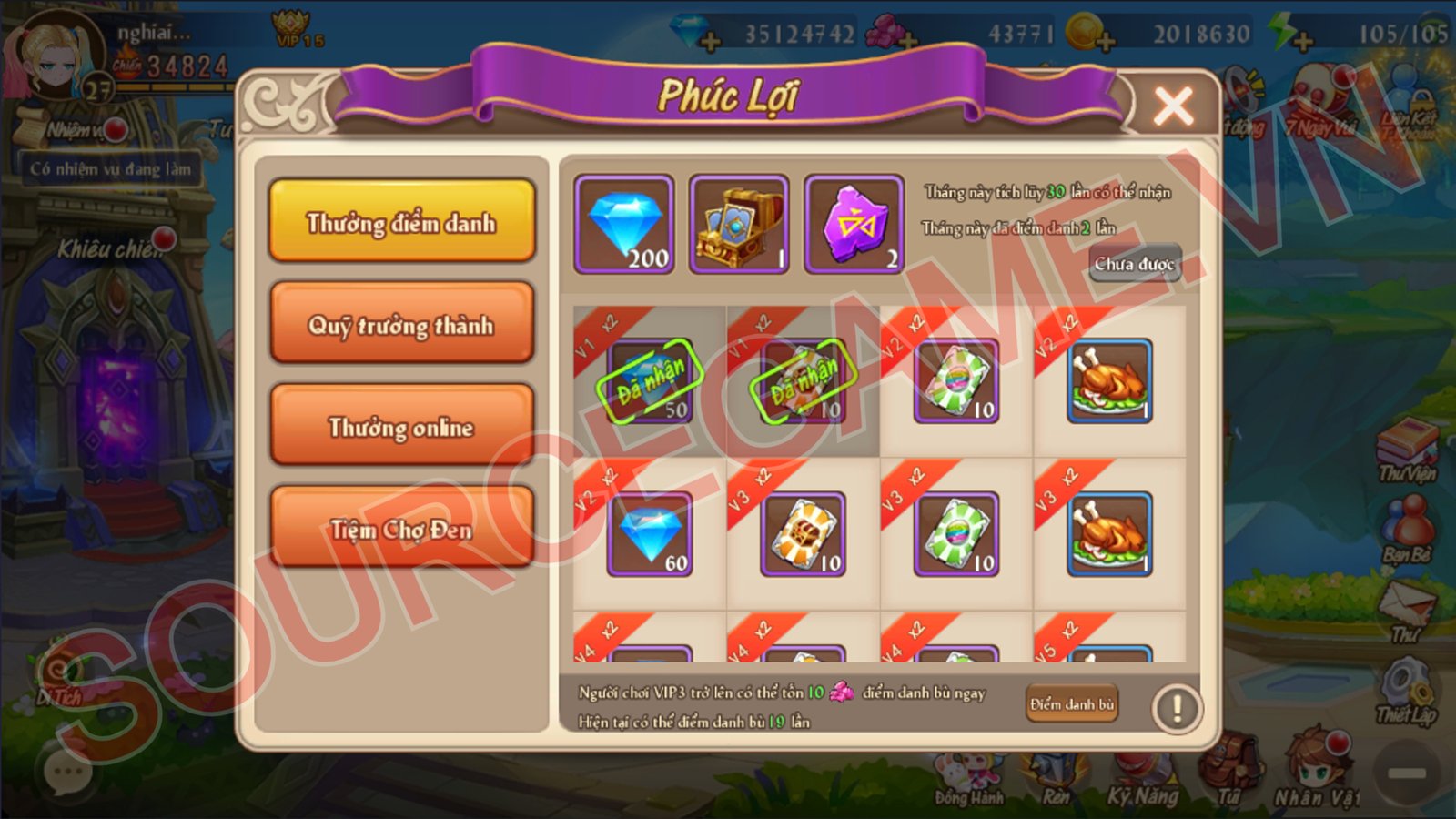Select the Thưởng online tab
The image size is (1456, 819).
[401, 426]
